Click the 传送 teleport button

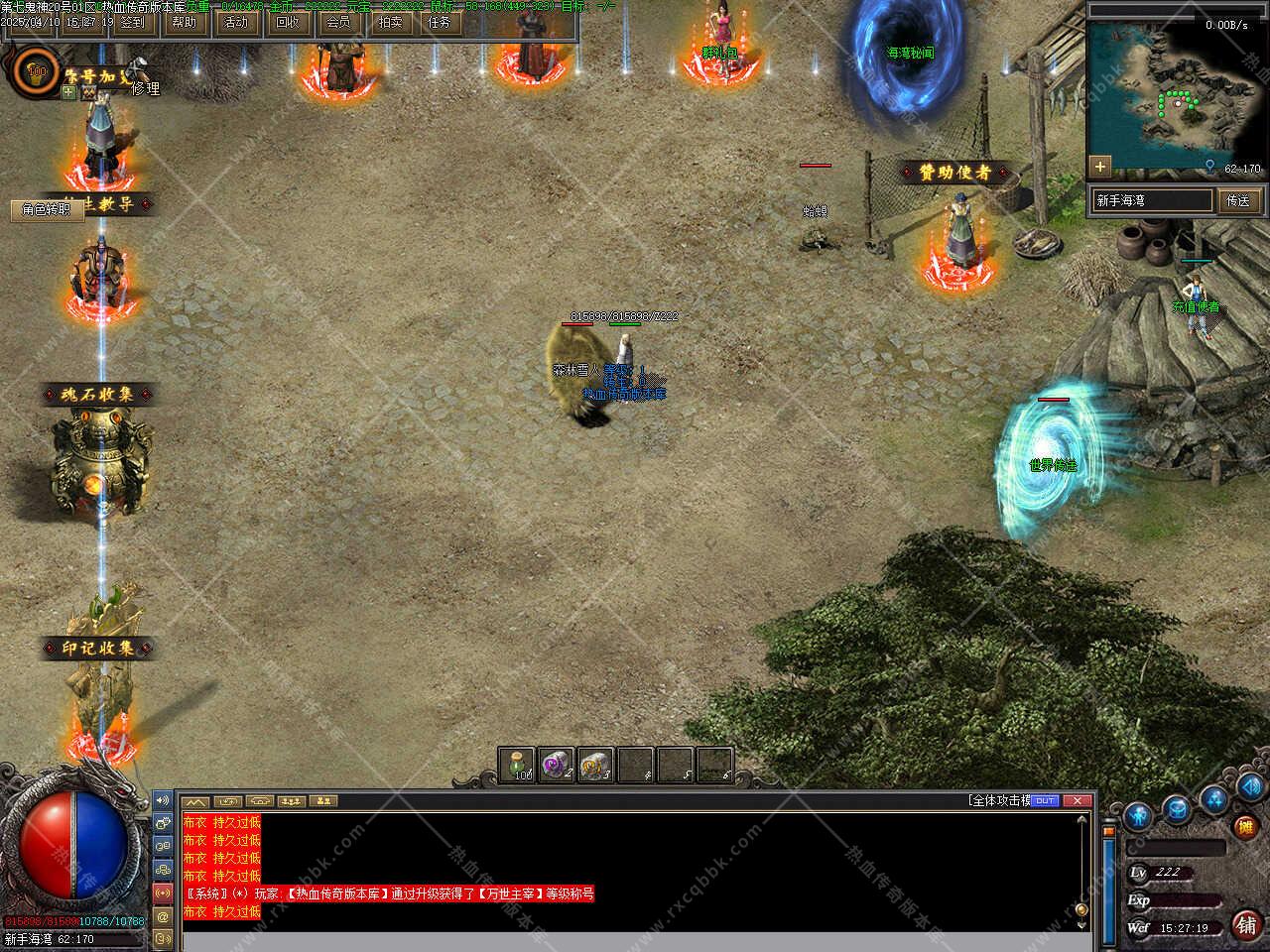pos(1238,200)
